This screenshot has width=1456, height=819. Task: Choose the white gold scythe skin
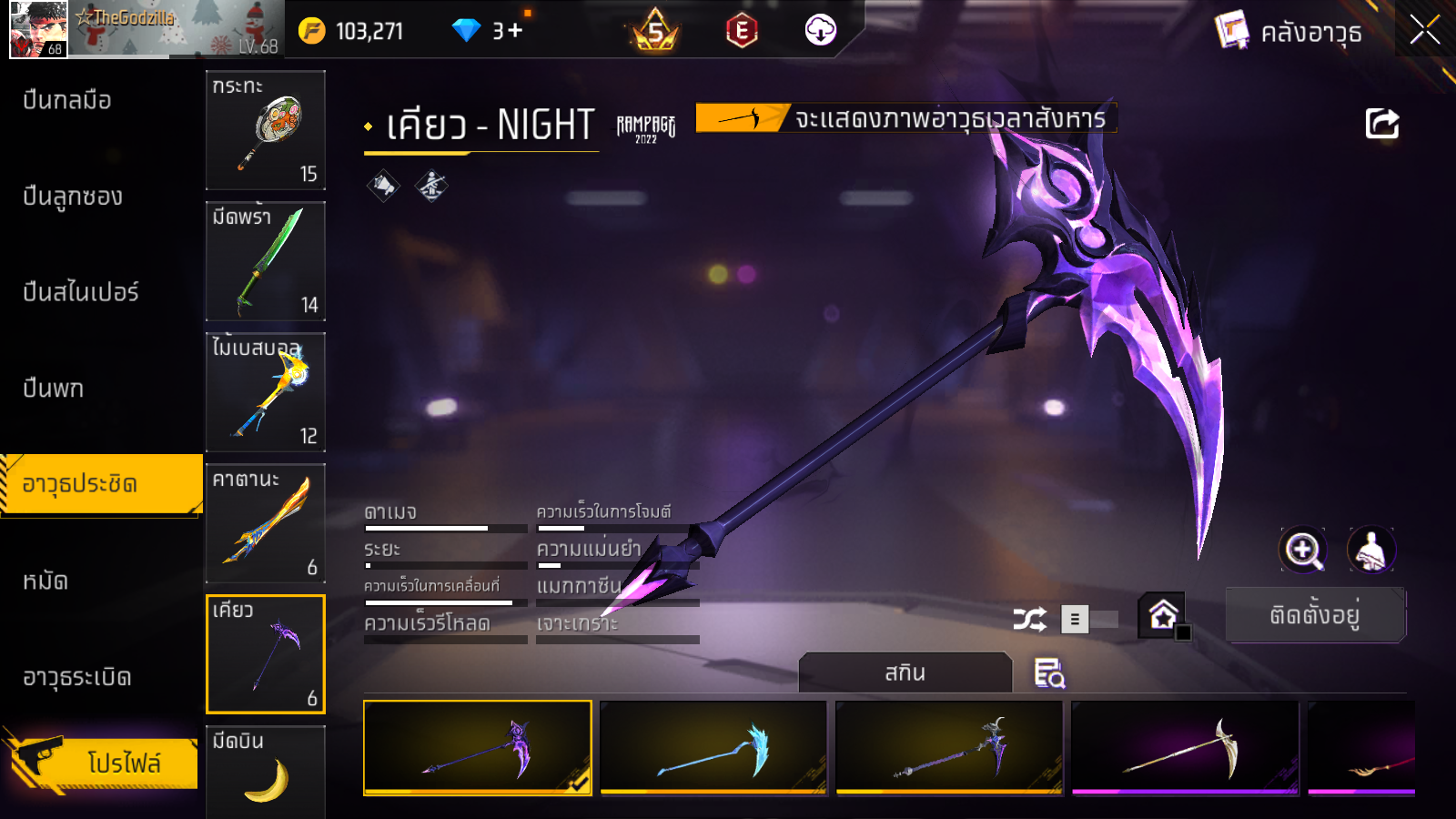tap(1185, 748)
